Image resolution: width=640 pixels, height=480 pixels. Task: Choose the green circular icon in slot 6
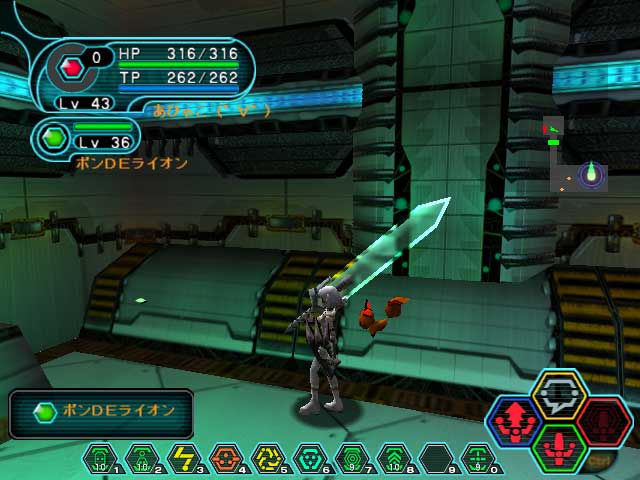pyautogui.click(x=310, y=458)
